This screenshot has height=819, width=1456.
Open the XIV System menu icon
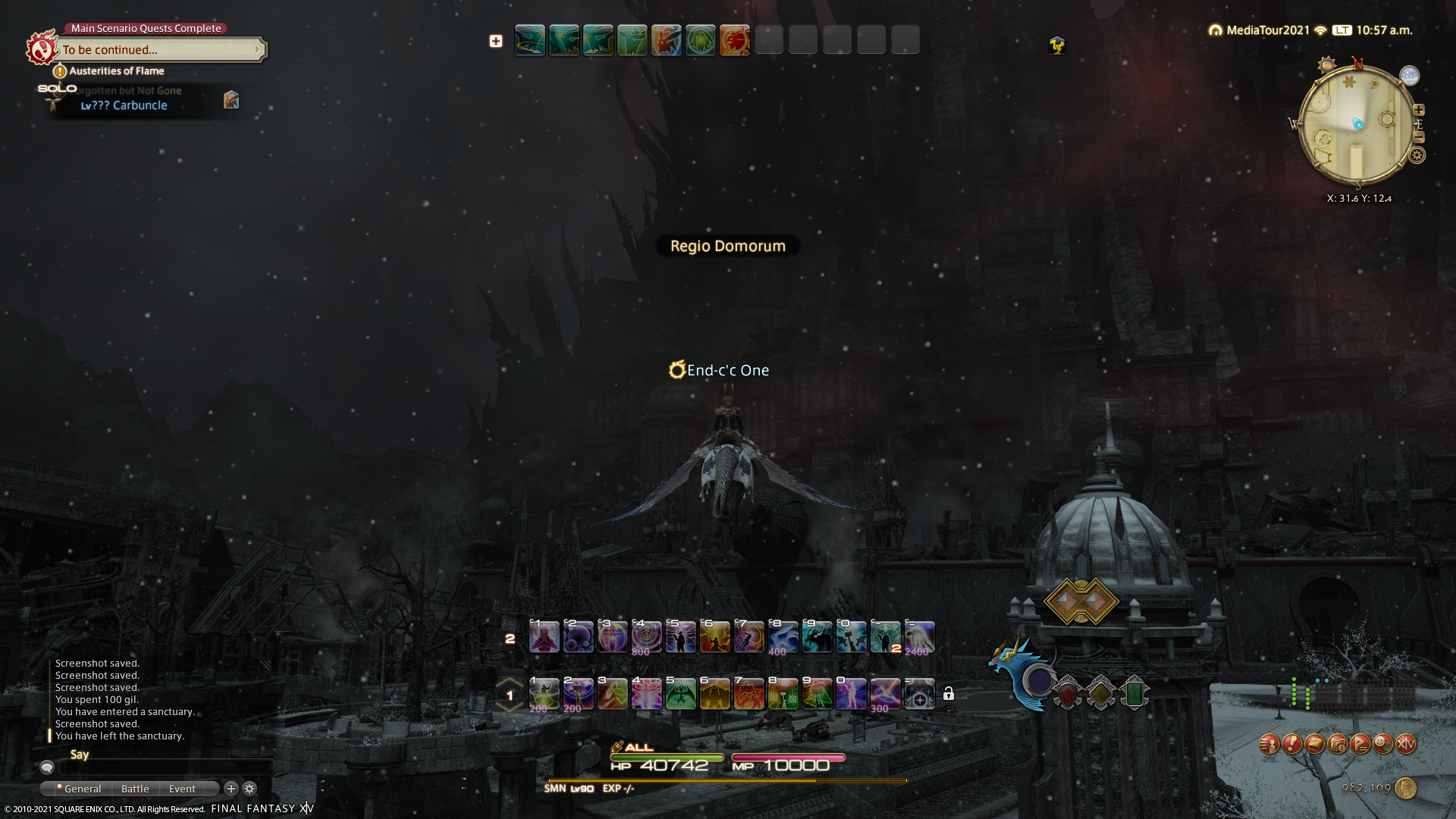point(1406,744)
